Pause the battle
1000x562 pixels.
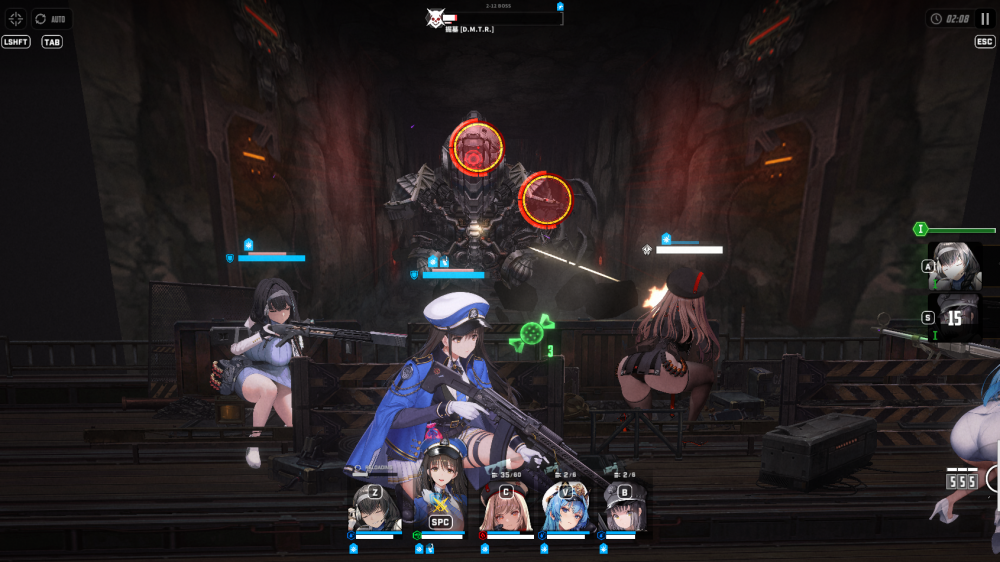pos(985,18)
